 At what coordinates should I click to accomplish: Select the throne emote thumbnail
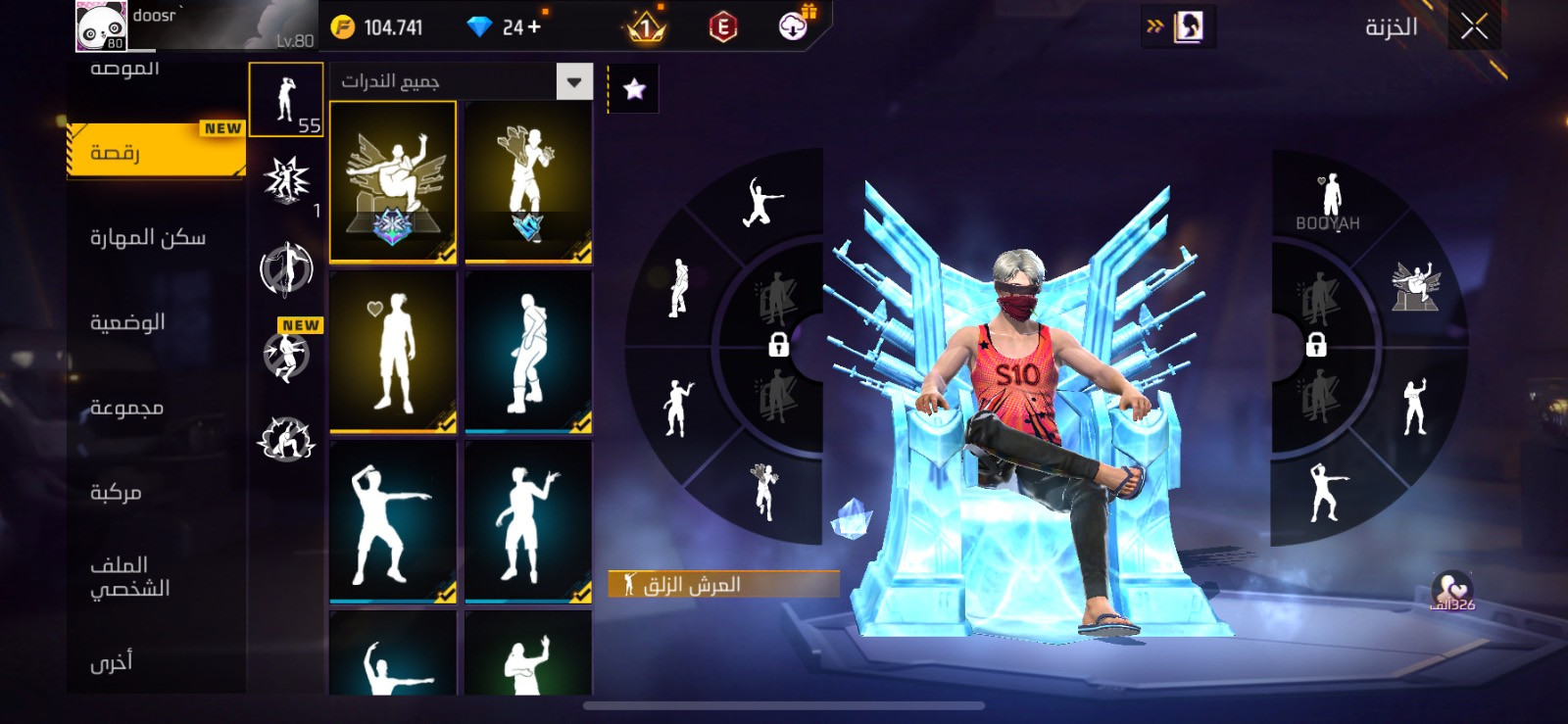tap(393, 181)
